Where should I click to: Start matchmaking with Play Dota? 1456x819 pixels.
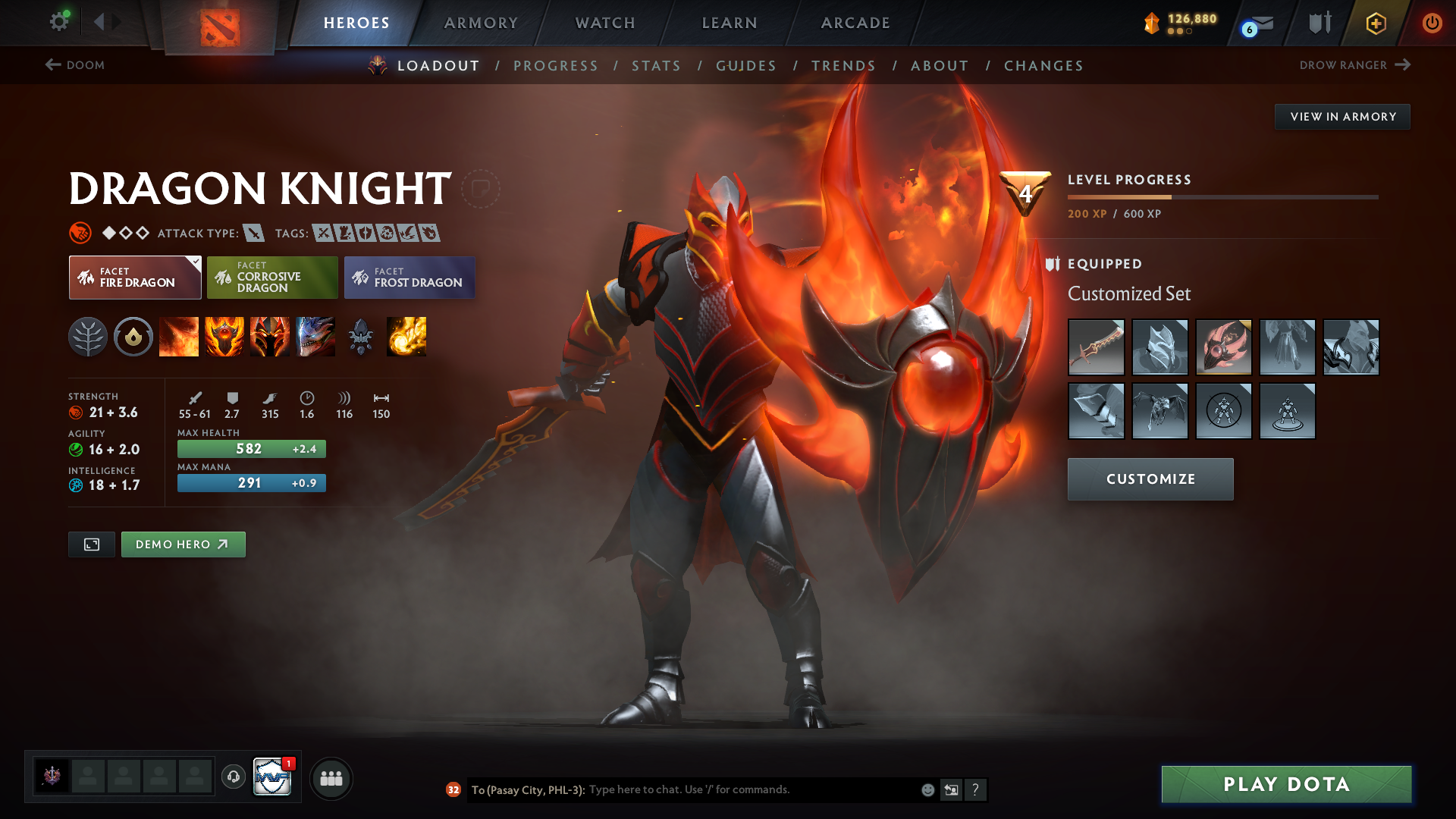(1286, 784)
